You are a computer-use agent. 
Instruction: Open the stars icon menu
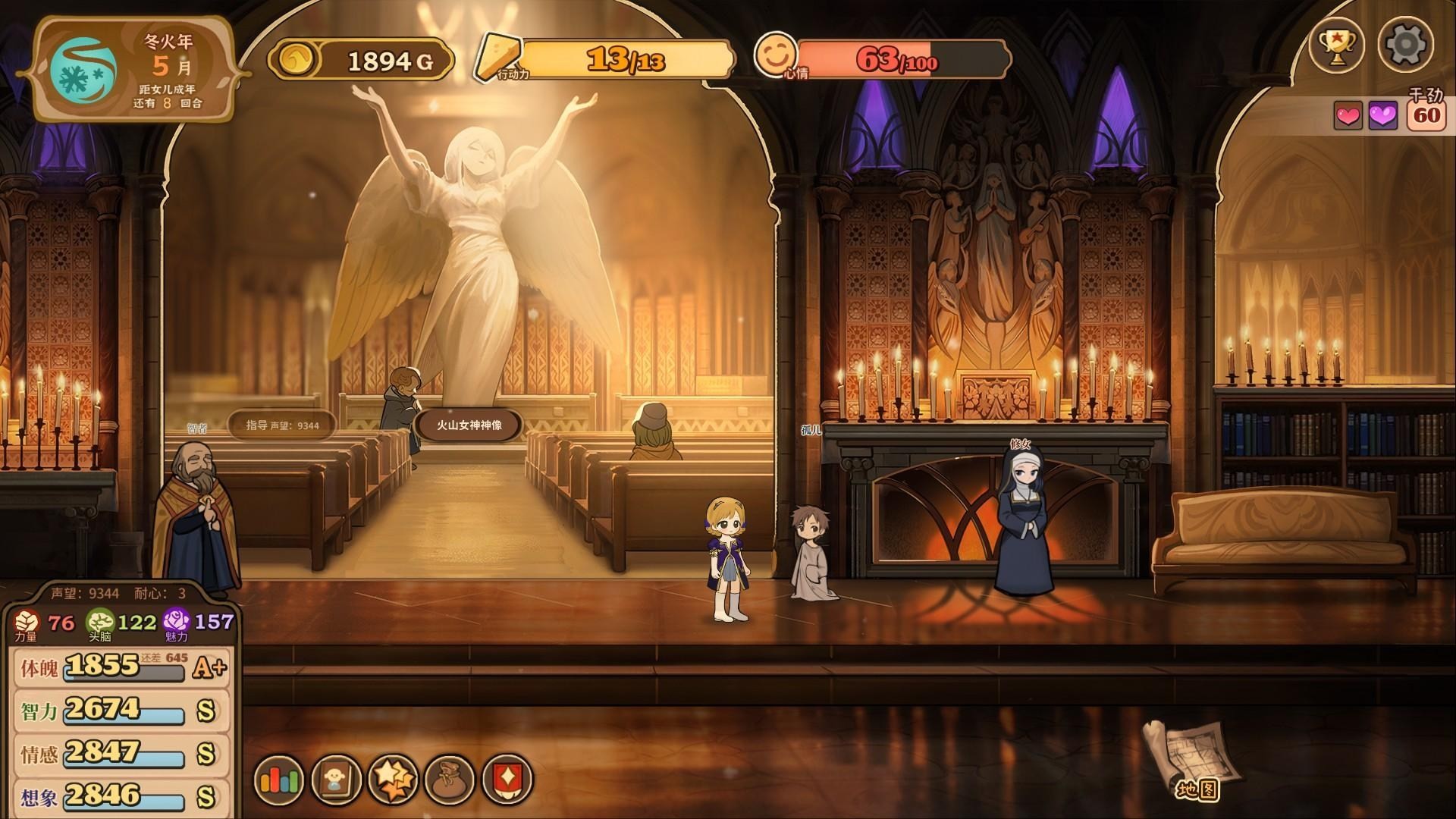[x=393, y=780]
